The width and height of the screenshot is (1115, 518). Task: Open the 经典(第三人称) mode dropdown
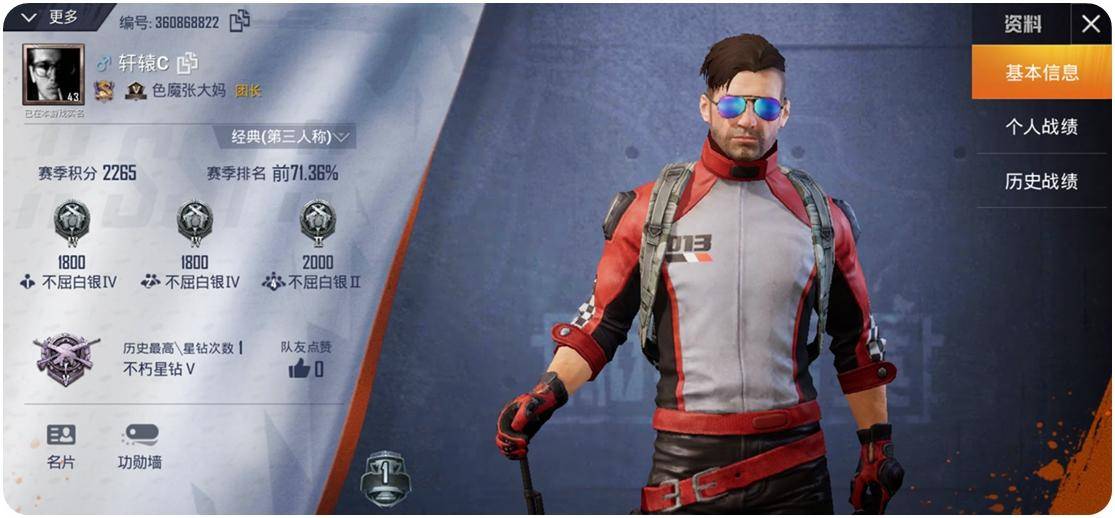290,136
